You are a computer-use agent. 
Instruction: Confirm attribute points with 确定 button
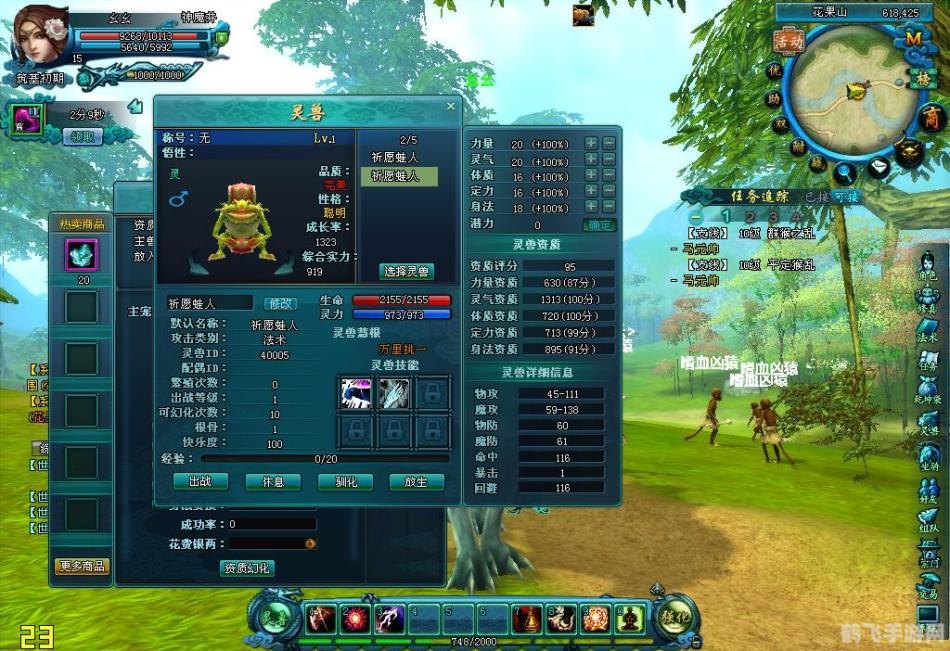pos(599,225)
